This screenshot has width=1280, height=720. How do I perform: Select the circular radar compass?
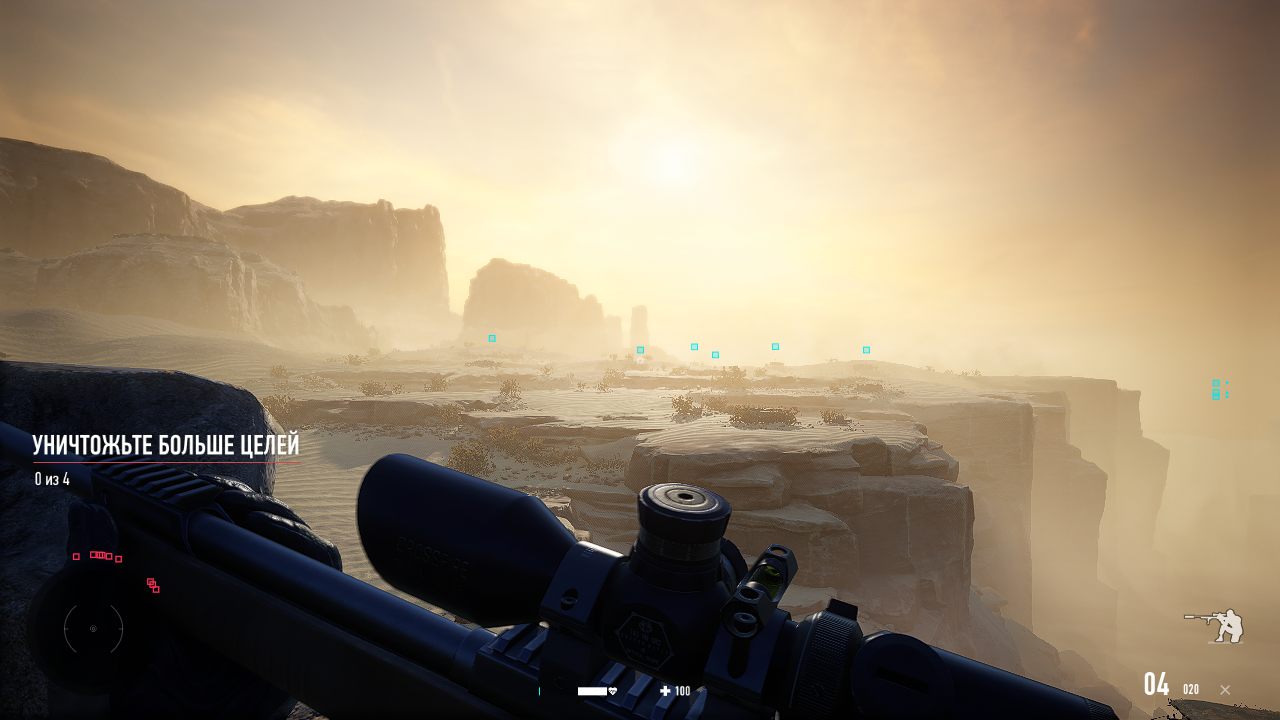[x=94, y=629]
